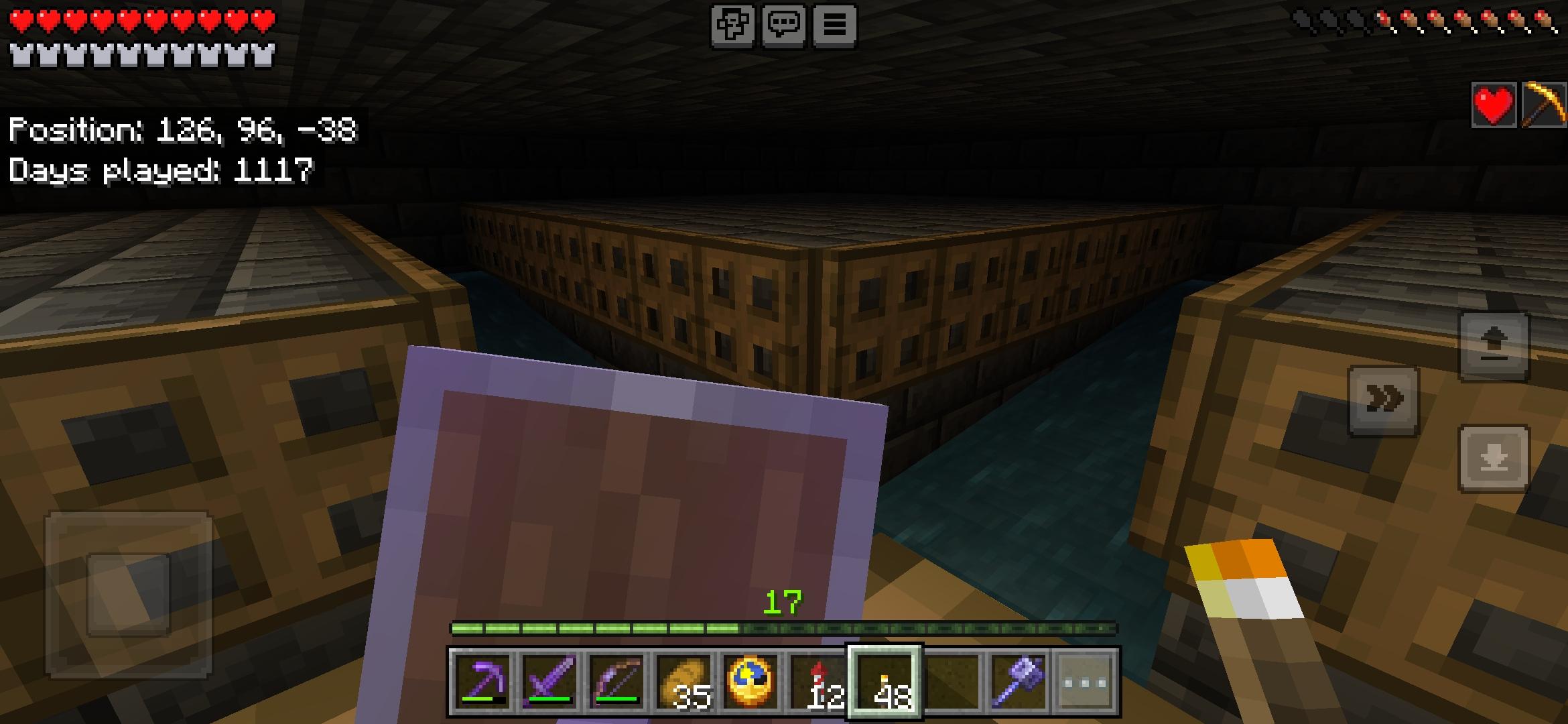1568x724 pixels.
Task: Select the stack of 35 bread
Action: point(683,680)
